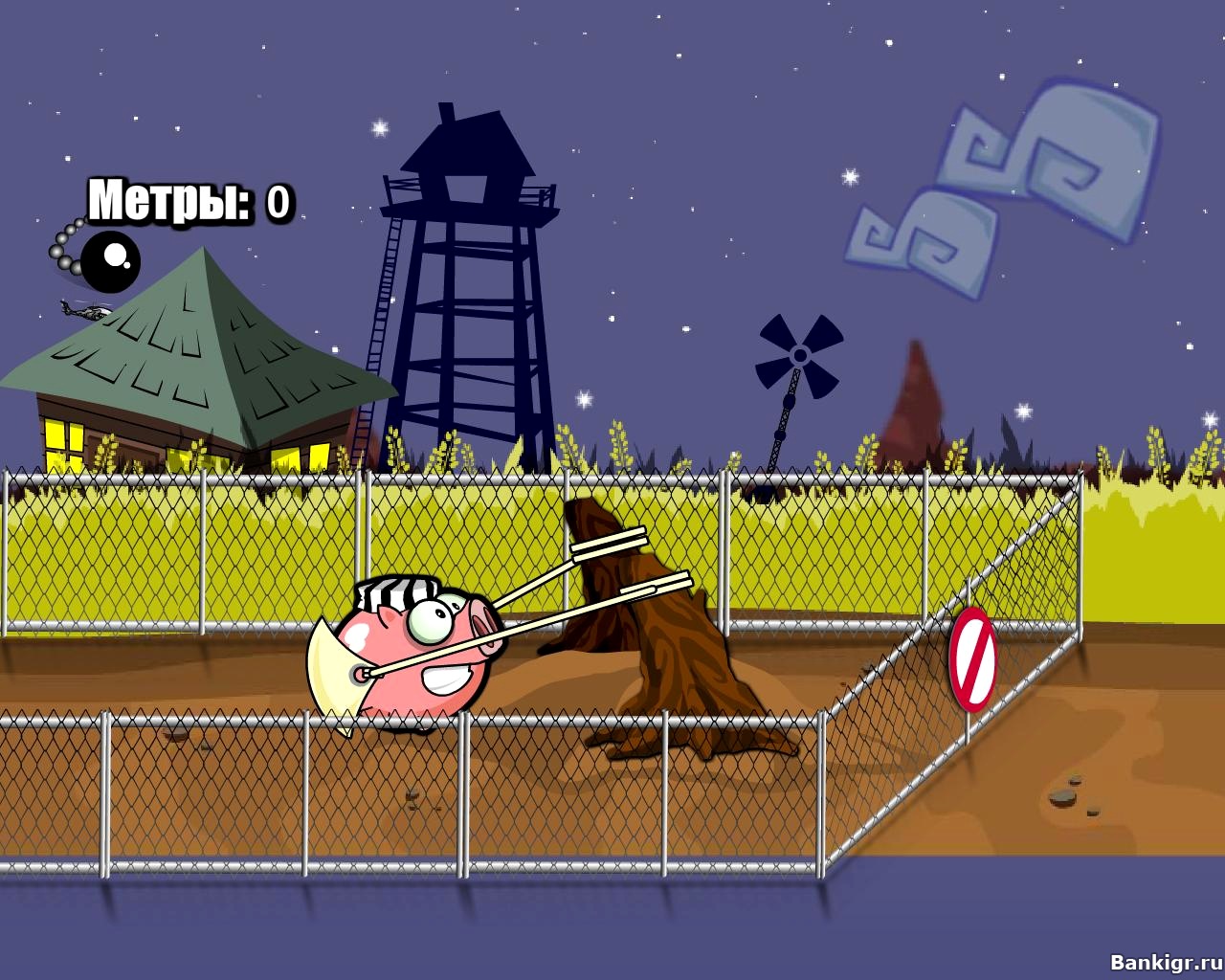Open the Bankigr.ru watermark link
Screen dimensions: 1225x980
[x=1165, y=962]
